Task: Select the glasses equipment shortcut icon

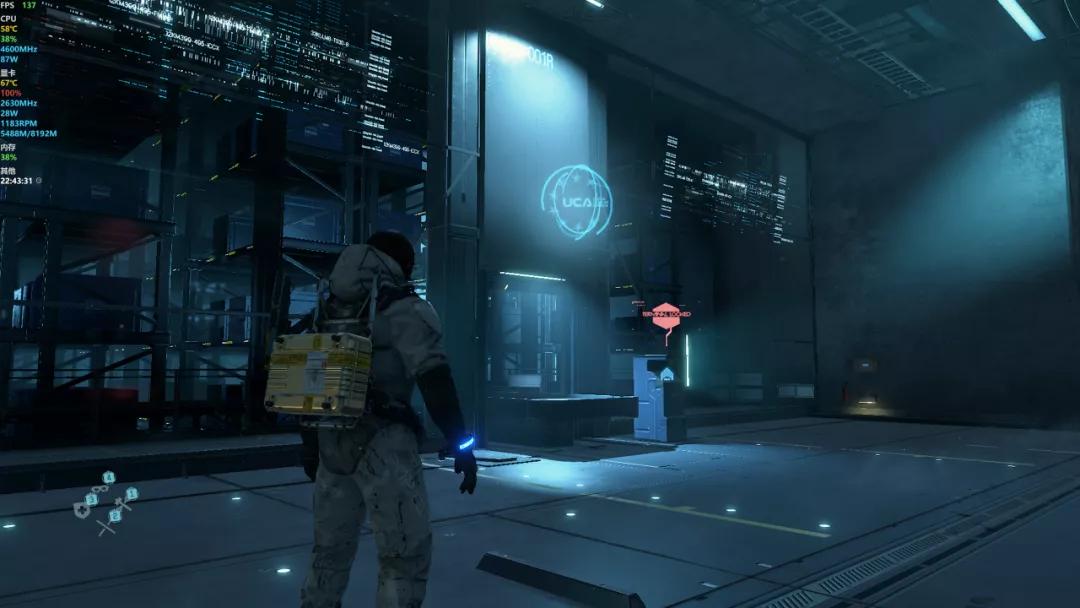Action: (101, 488)
